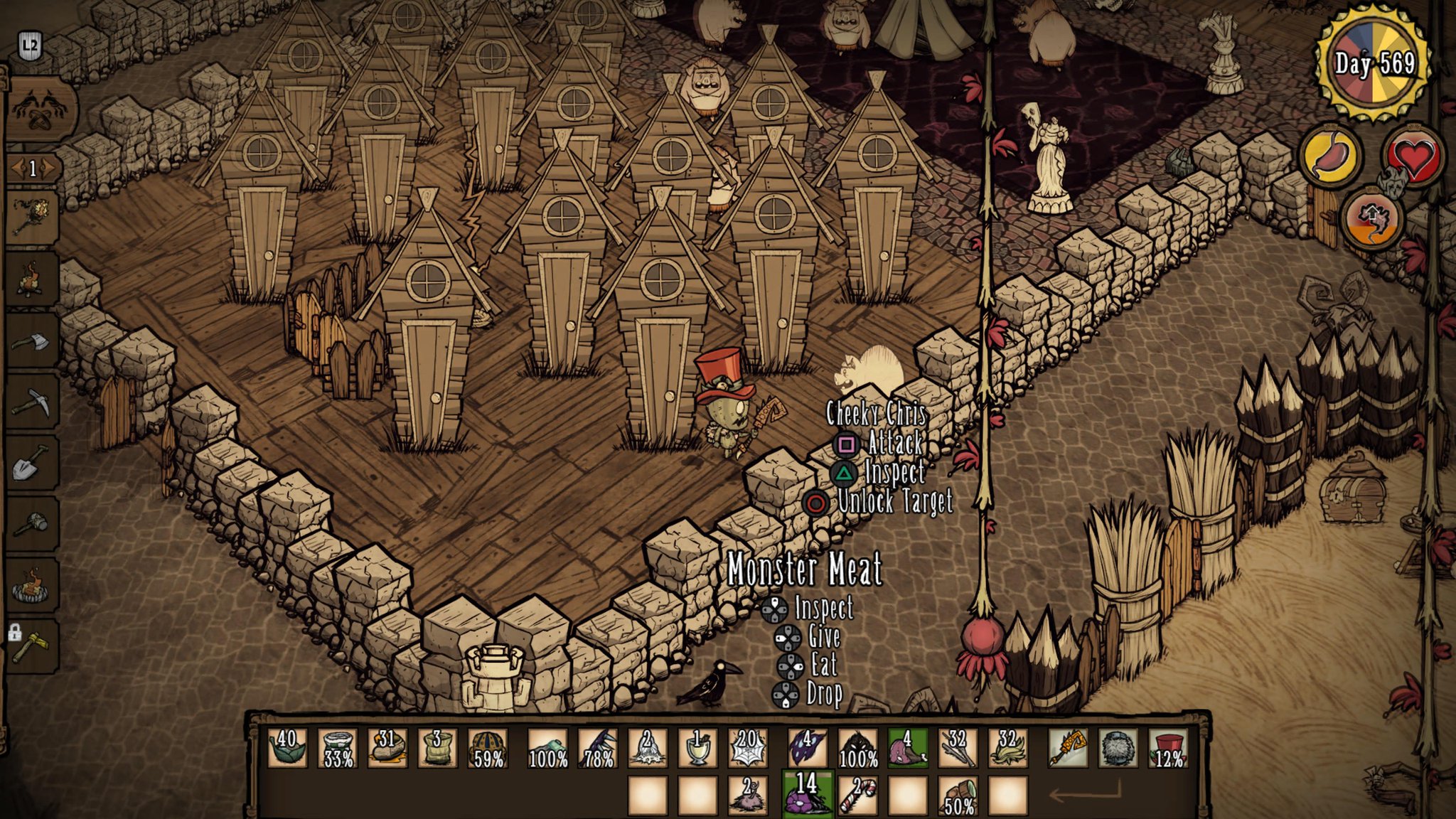The image size is (1456, 819).
Task: Select the stack of 32 twigs
Action: click(957, 749)
